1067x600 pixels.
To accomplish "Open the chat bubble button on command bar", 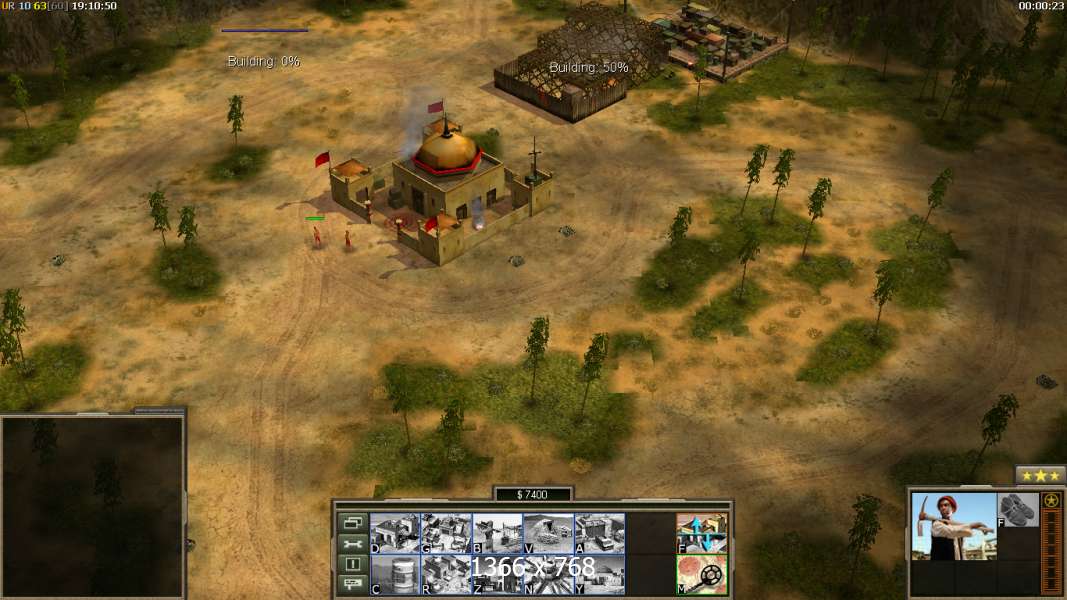I will tap(352, 585).
